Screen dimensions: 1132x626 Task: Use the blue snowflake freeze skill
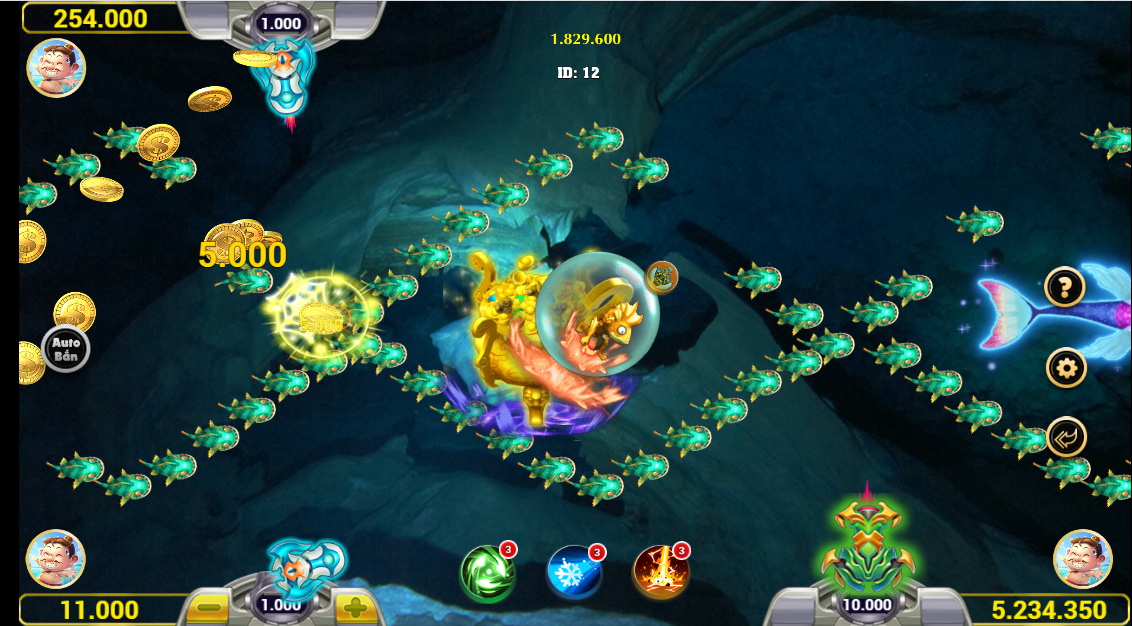click(574, 573)
